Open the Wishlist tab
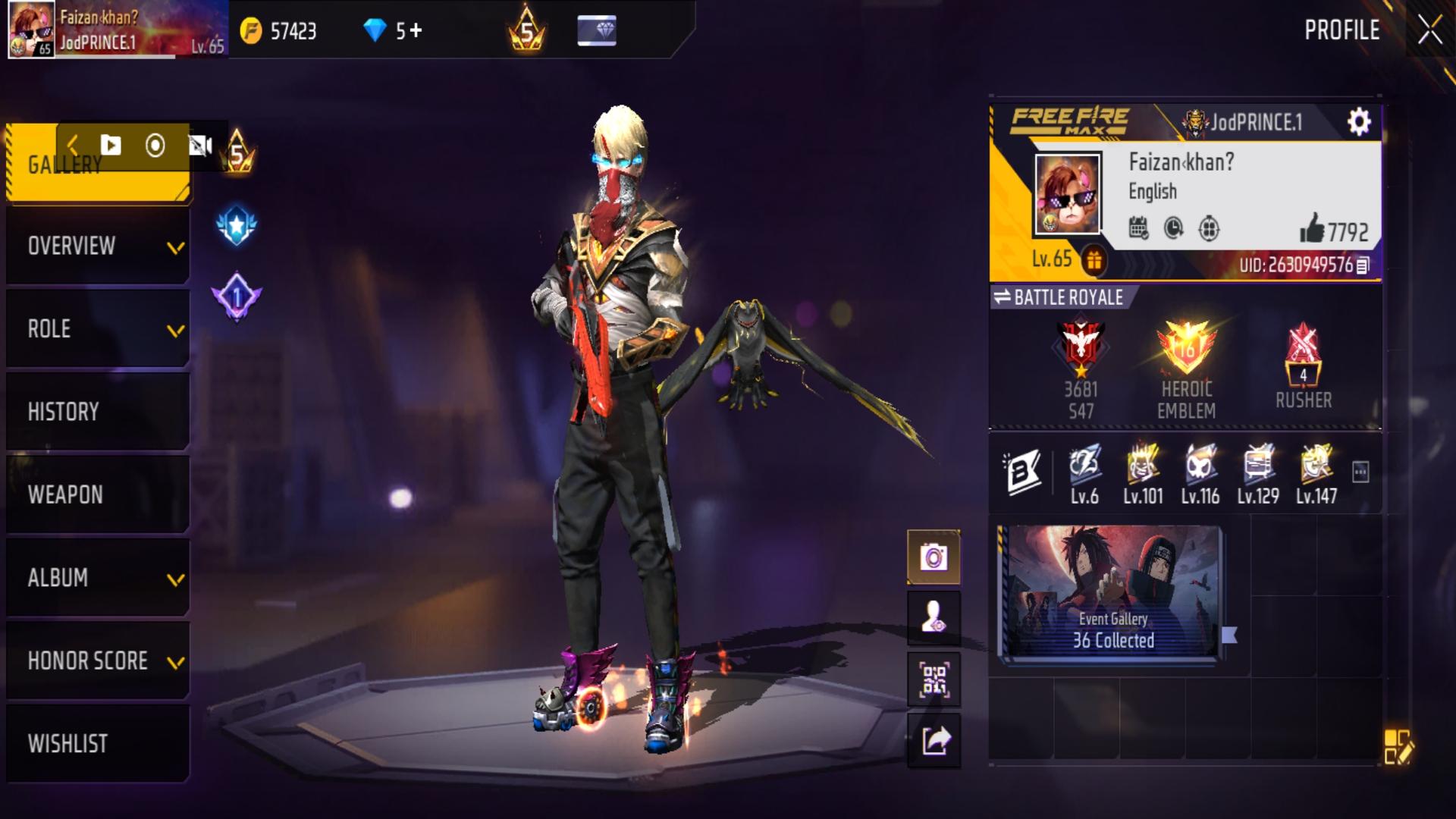This screenshot has width=1456, height=819. pyautogui.click(x=98, y=743)
